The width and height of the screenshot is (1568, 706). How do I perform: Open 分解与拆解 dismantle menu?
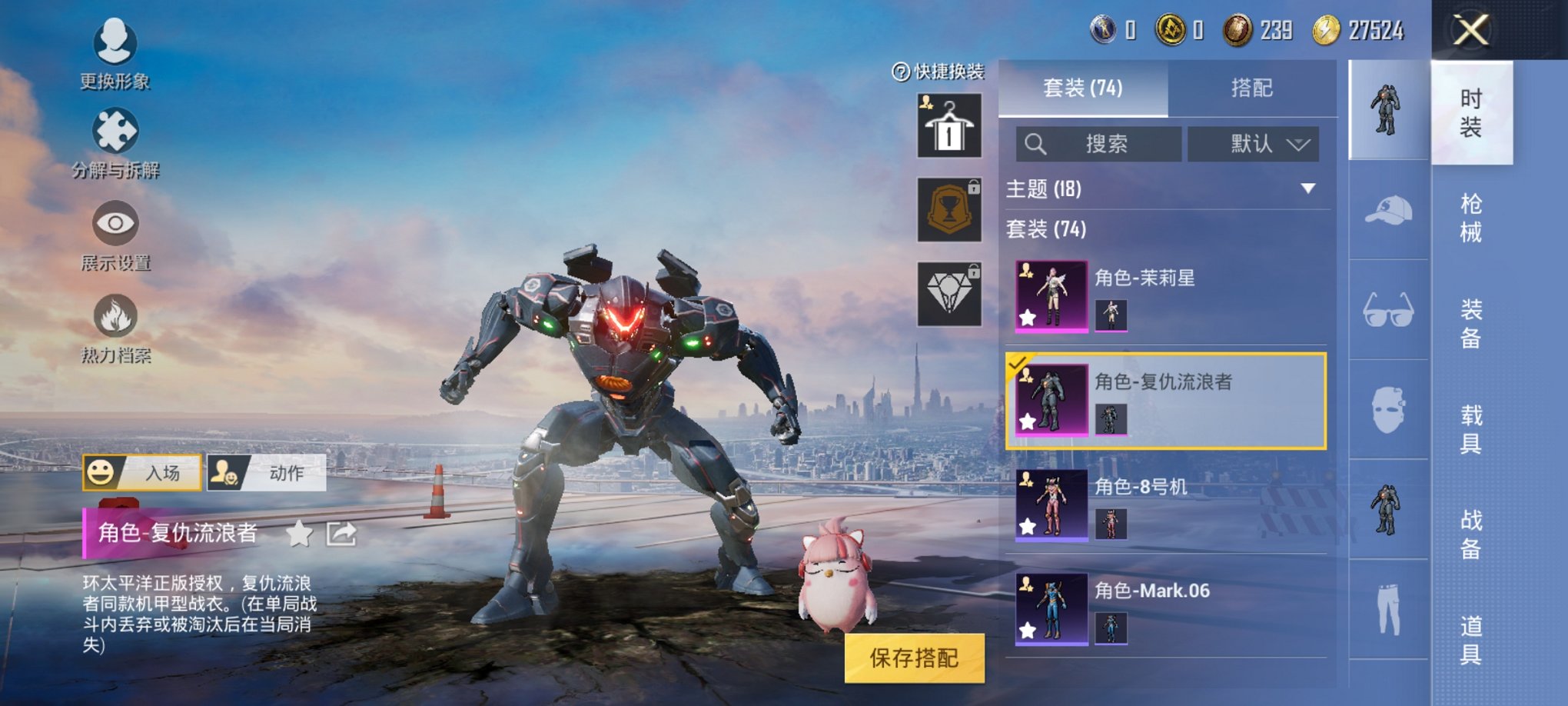115,143
